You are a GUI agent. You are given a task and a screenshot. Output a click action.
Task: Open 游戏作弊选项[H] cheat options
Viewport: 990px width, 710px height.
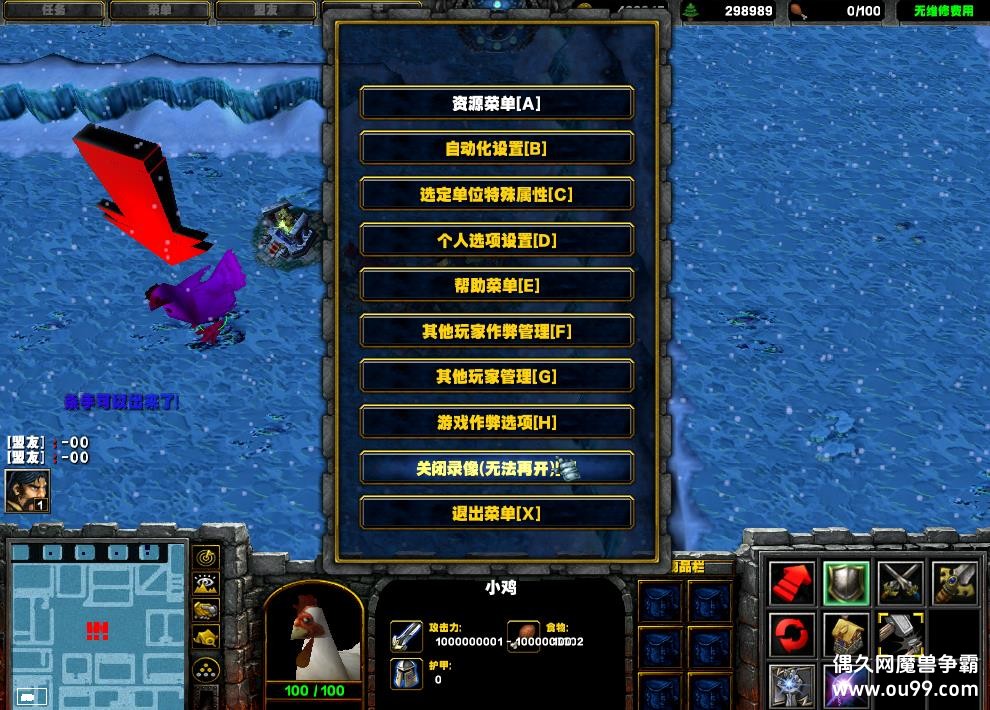pyautogui.click(x=496, y=422)
